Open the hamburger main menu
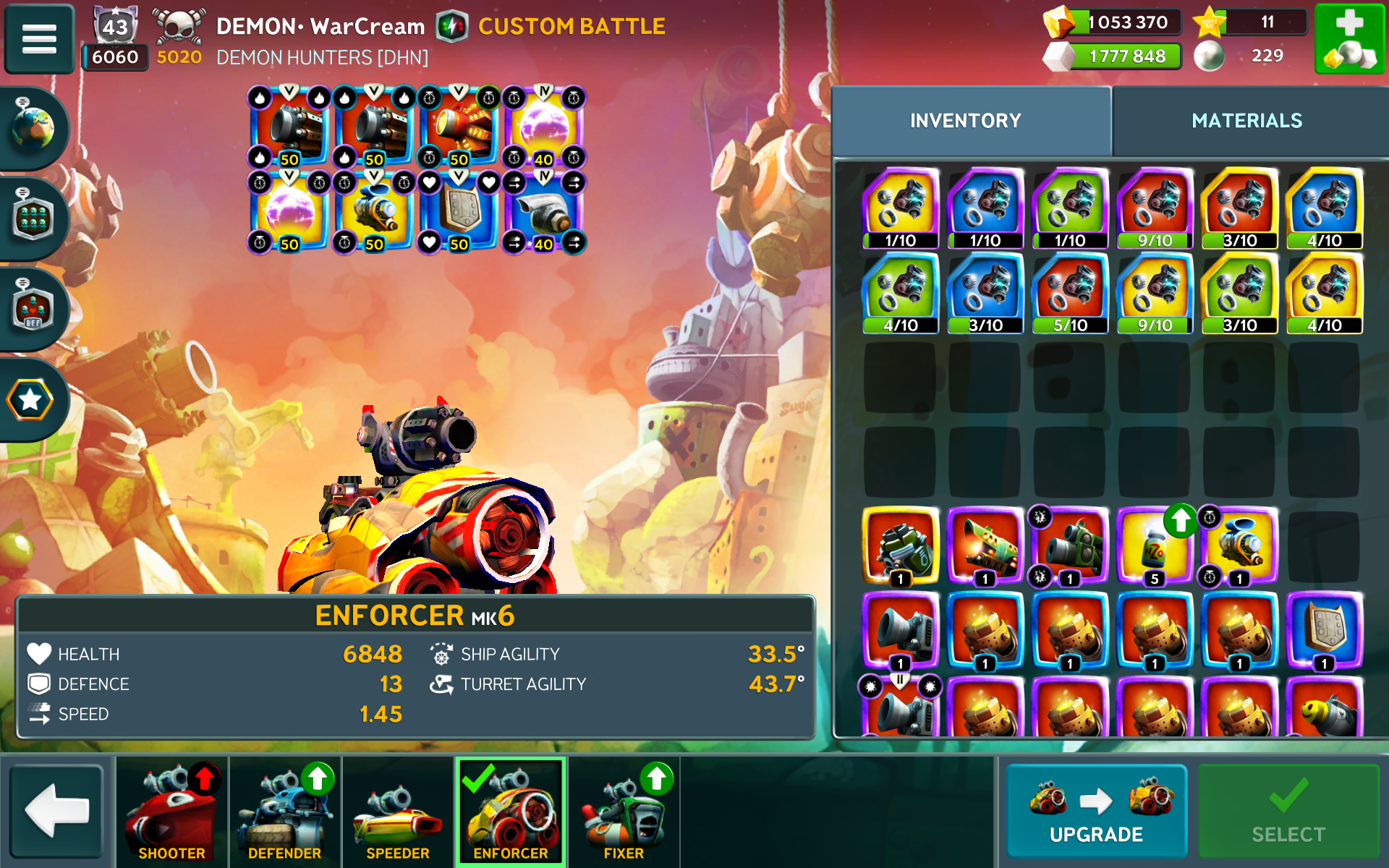The height and width of the screenshot is (868, 1389). (39, 39)
